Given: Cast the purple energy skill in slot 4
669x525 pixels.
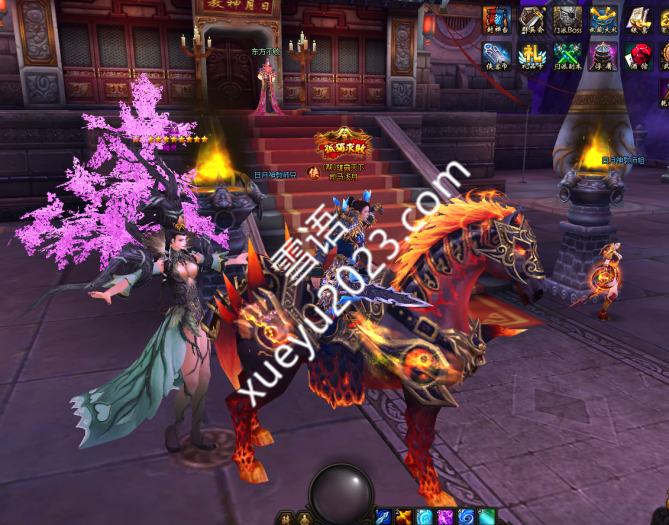Looking at the screenshot, I should click(x=445, y=516).
